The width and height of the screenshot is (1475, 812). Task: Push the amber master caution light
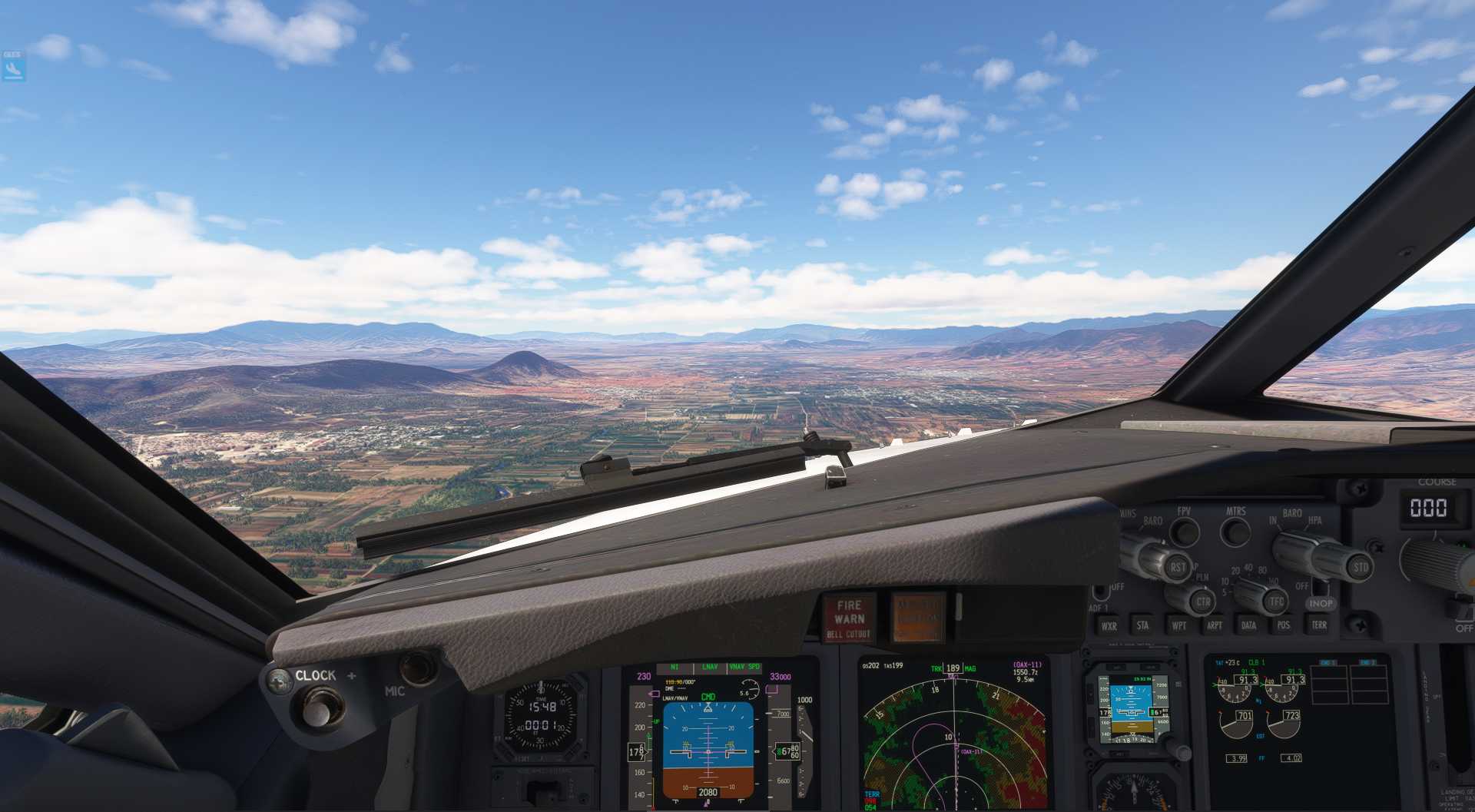917,618
